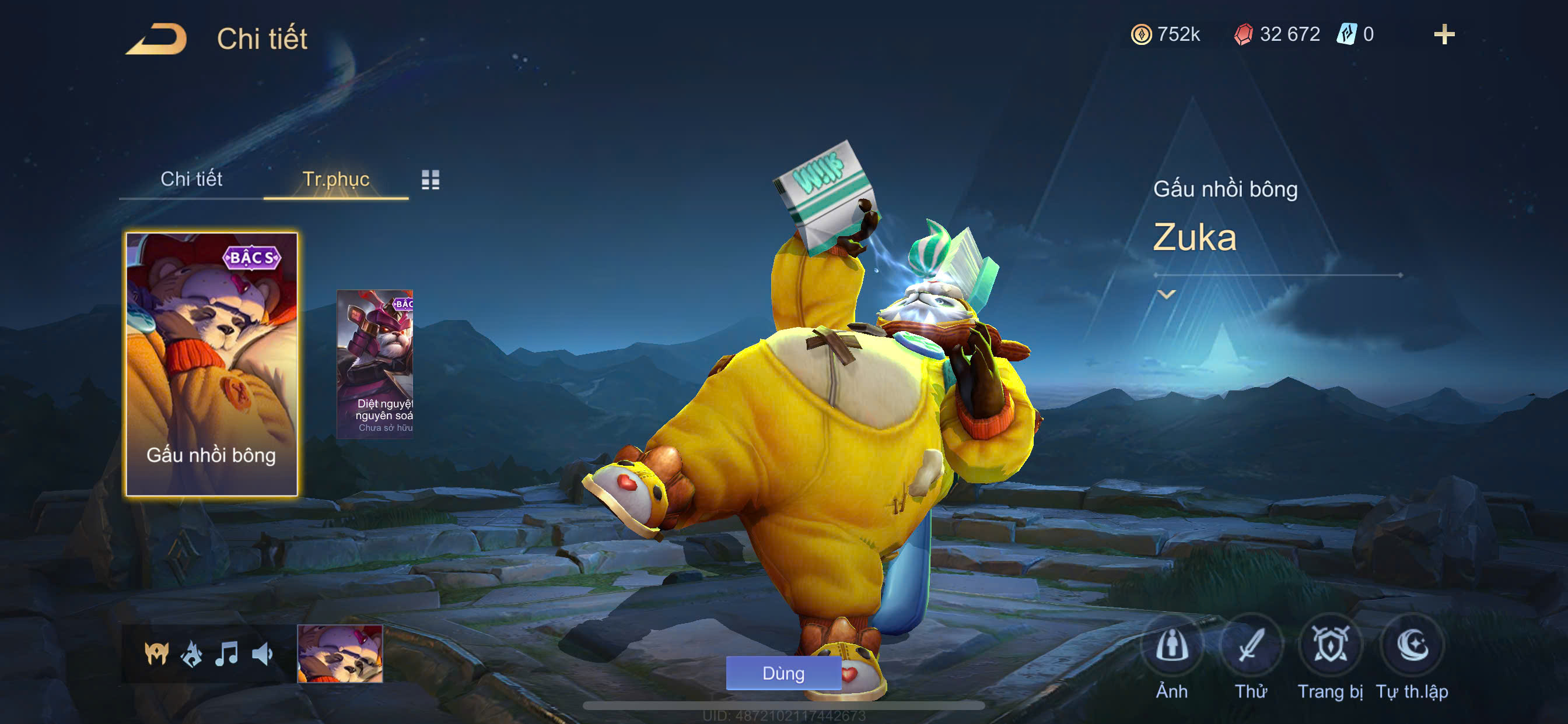Viewport: 1568px width, 724px height.
Task: Expand the arrow under Zuka's name
Action: click(x=1165, y=294)
